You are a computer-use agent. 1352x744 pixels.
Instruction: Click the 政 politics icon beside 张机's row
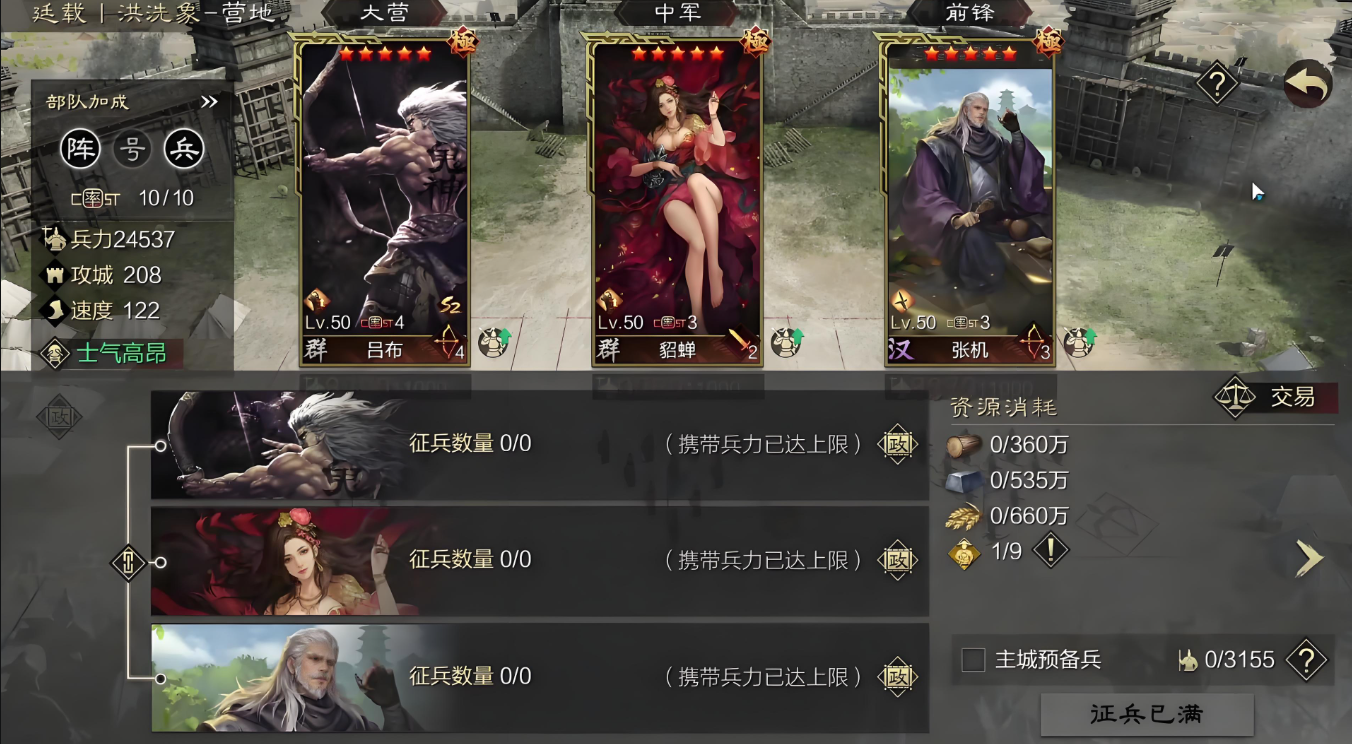point(896,676)
